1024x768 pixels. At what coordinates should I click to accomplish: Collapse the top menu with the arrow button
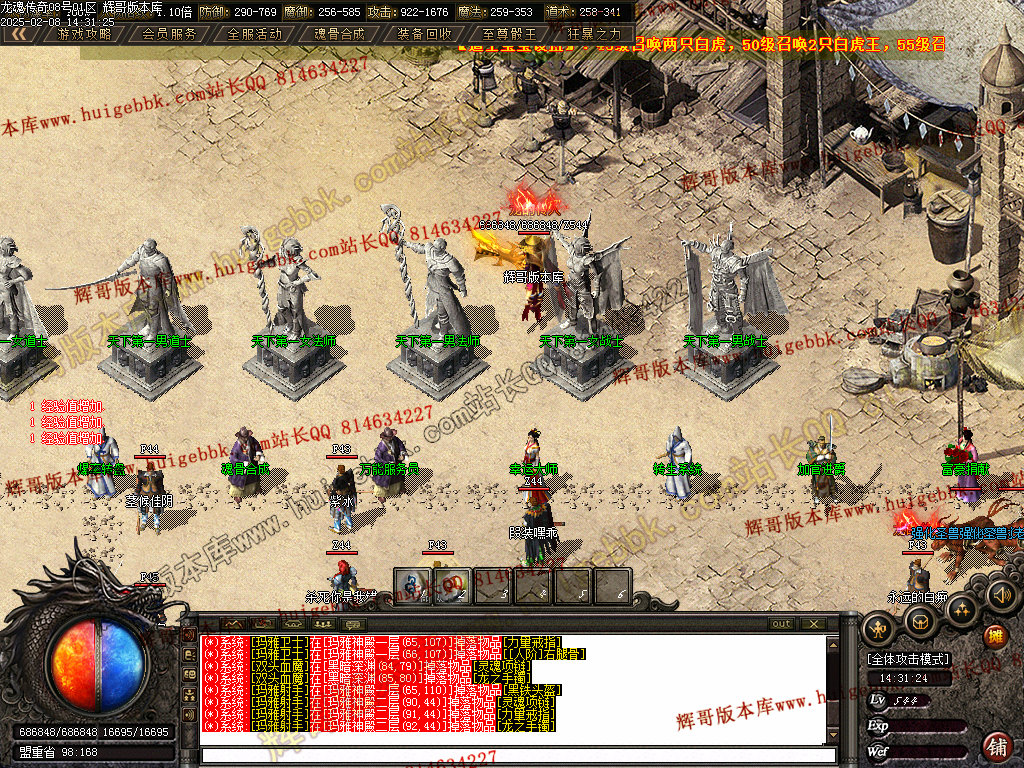[x=18, y=33]
